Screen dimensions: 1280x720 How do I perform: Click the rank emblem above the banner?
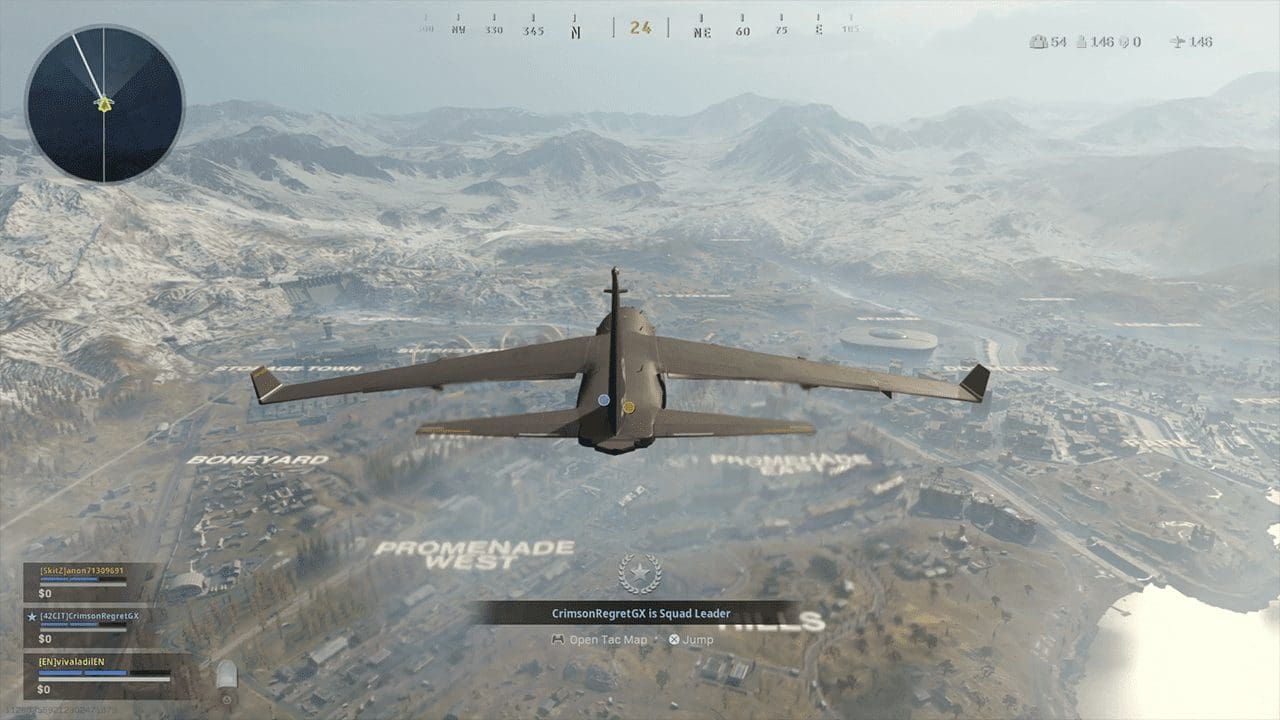coord(641,572)
